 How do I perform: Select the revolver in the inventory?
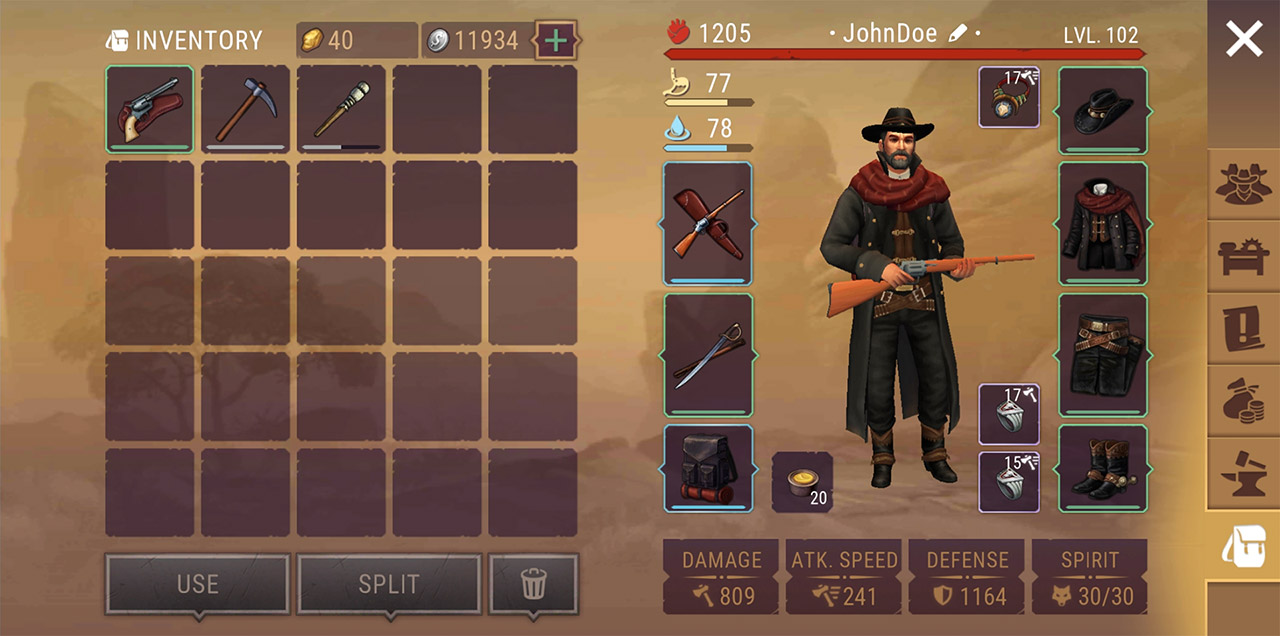[150, 109]
